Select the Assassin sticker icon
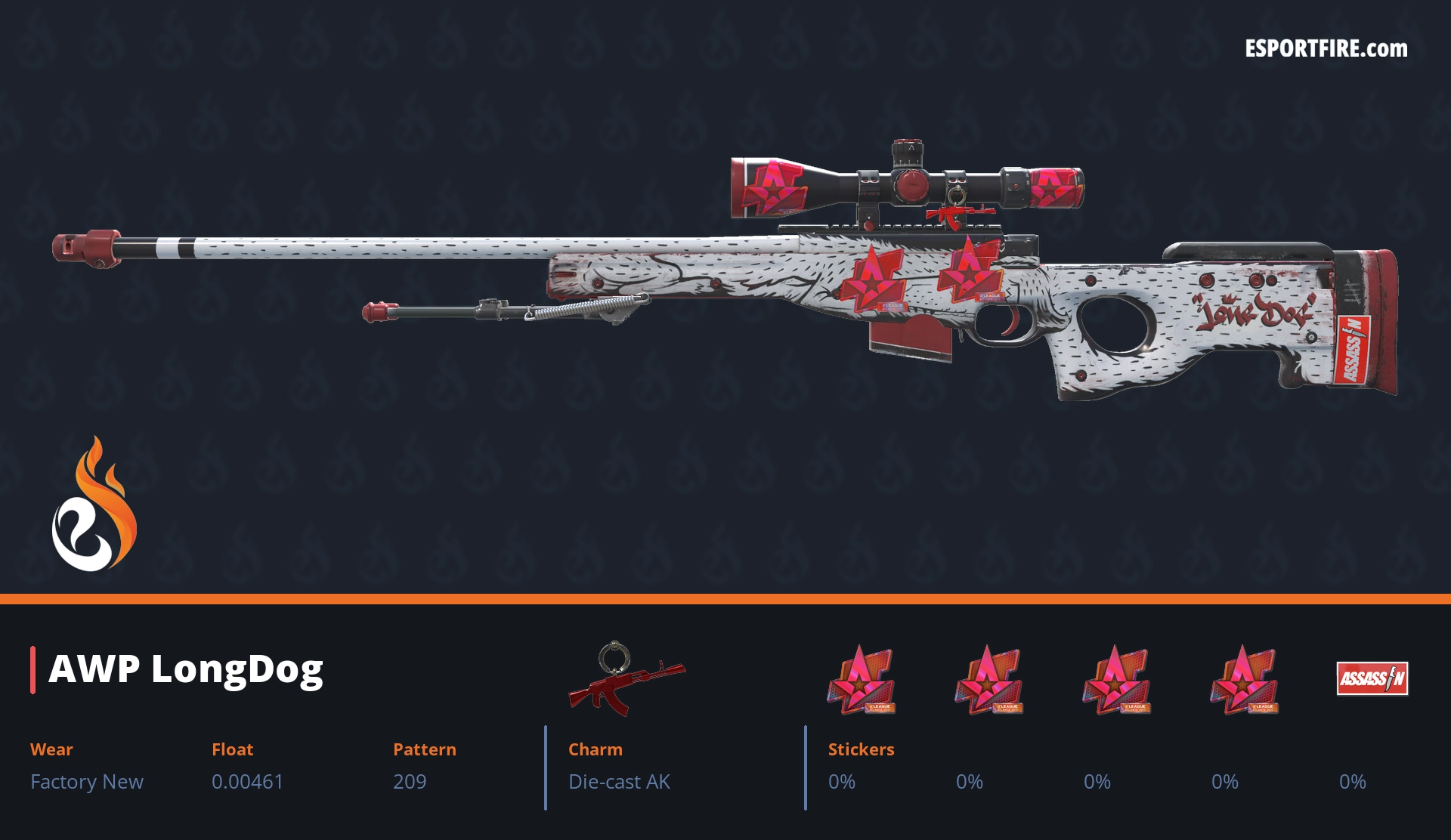 (1372, 678)
